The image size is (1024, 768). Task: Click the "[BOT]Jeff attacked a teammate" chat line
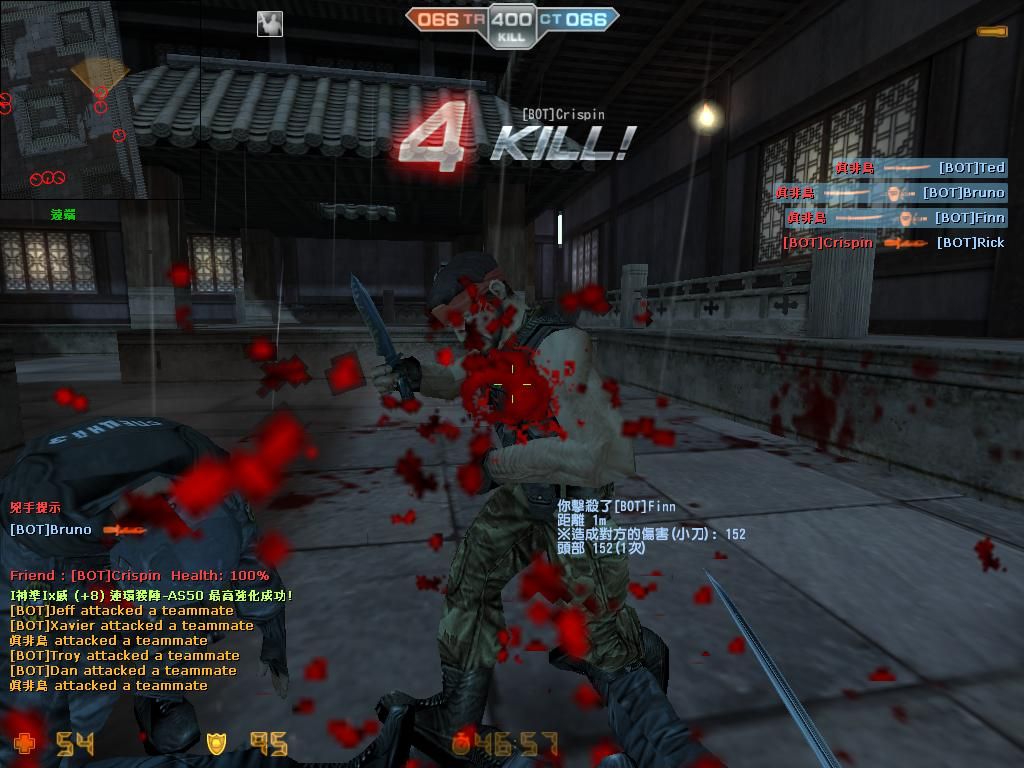pos(122,610)
